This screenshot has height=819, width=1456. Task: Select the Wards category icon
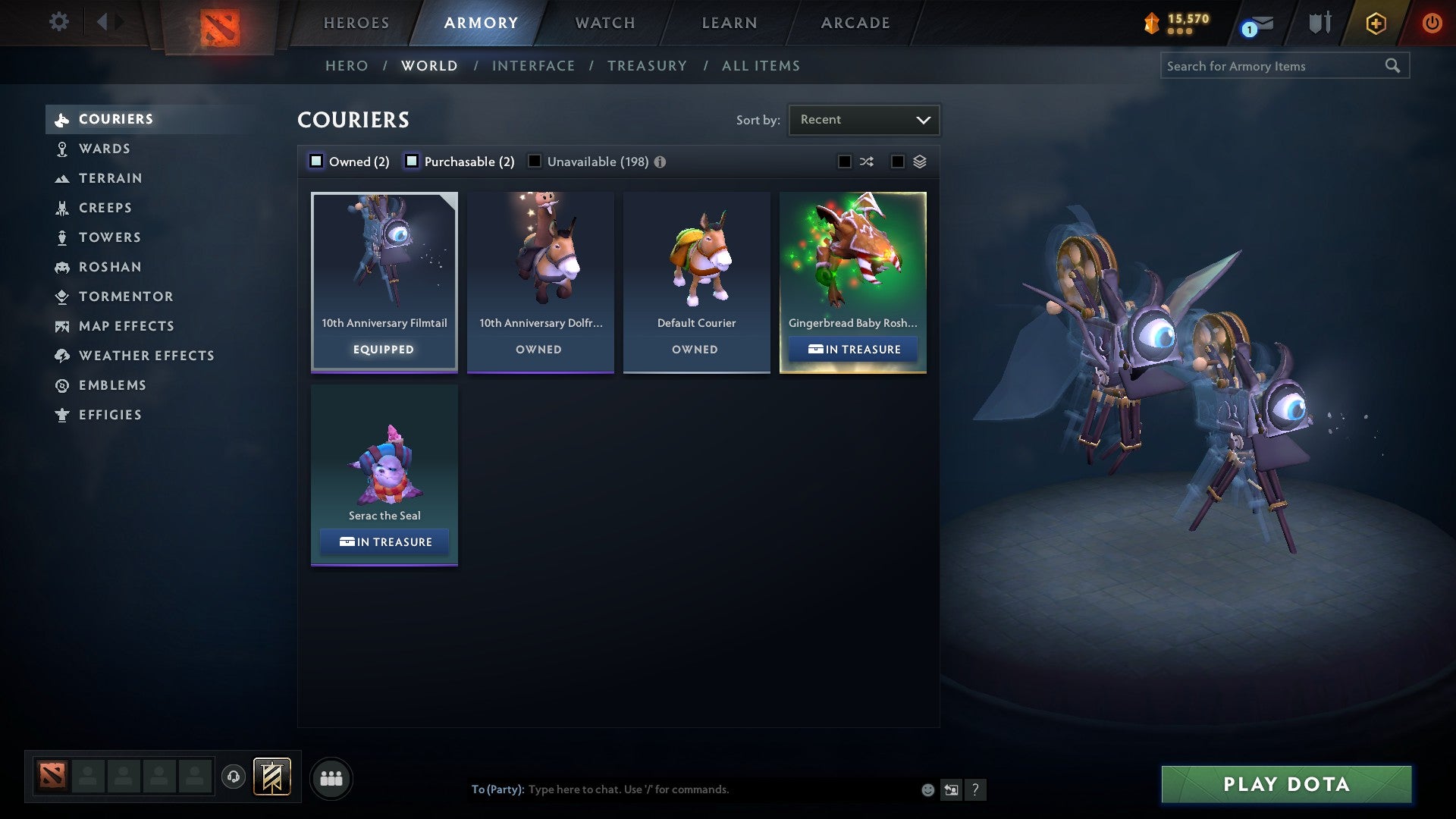pos(62,149)
